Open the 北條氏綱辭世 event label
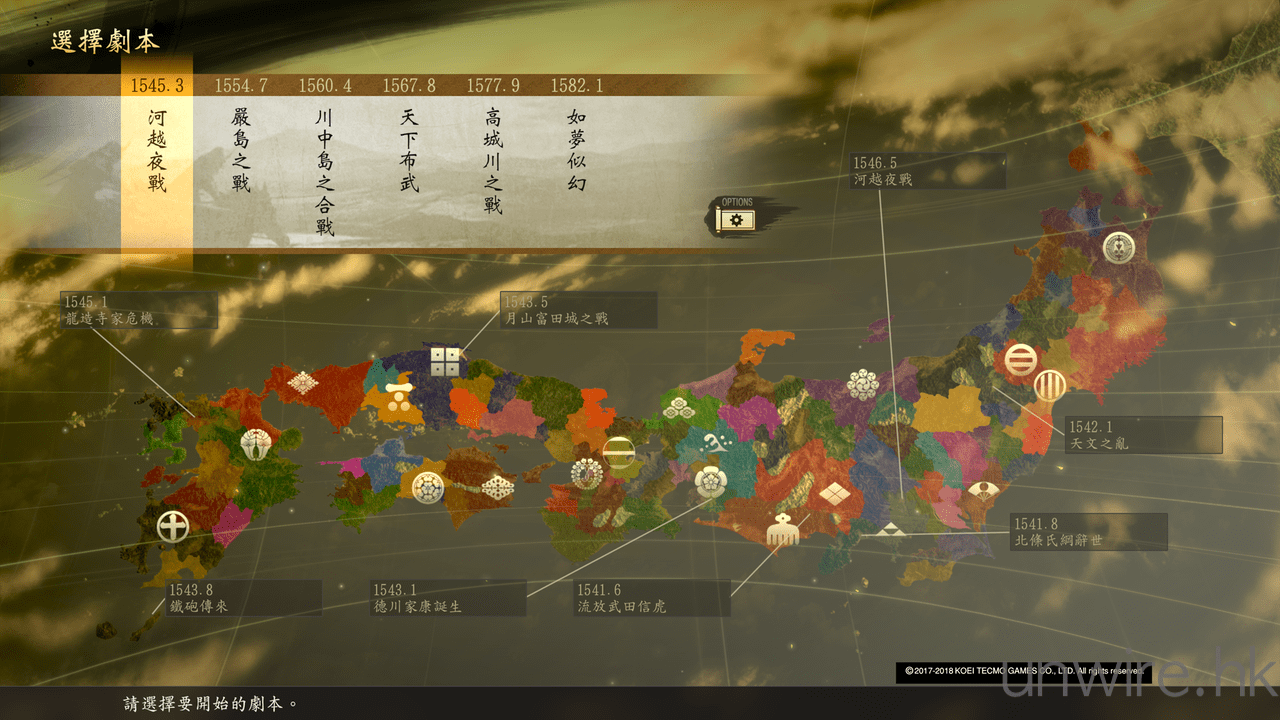 [1088, 531]
